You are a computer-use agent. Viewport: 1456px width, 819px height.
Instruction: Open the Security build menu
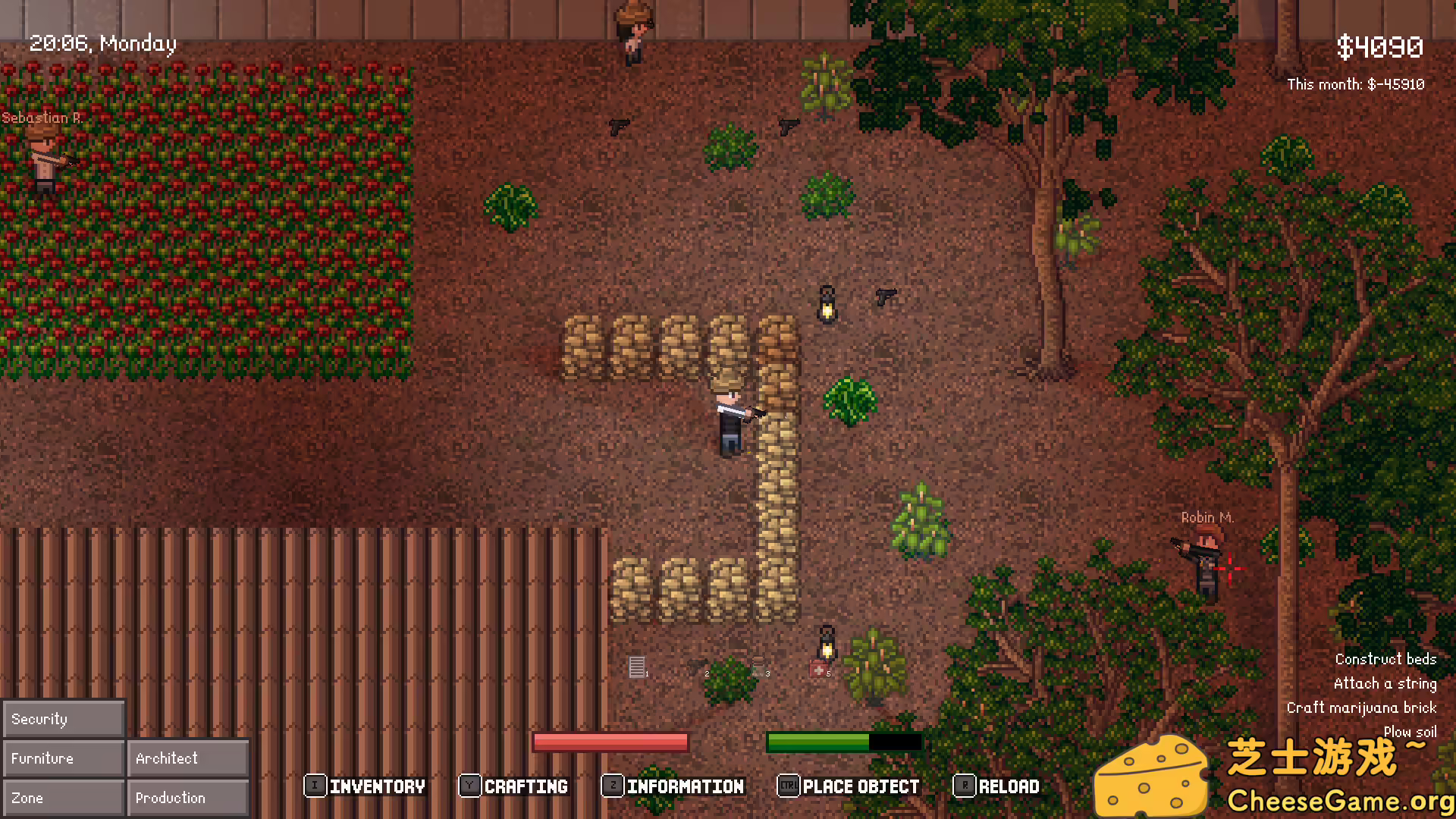(x=64, y=719)
